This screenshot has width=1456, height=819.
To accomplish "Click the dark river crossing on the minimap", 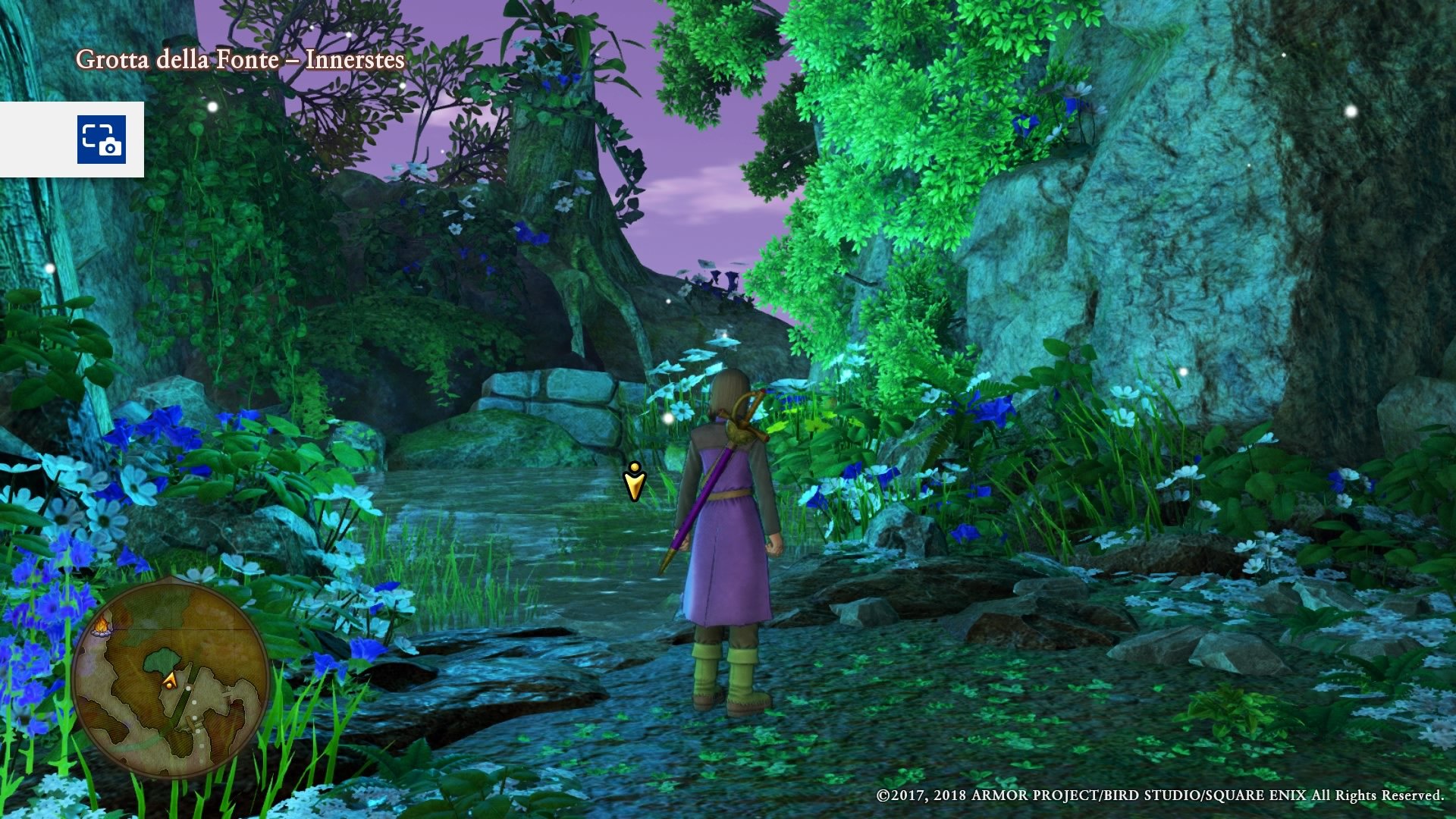I will (x=180, y=701).
